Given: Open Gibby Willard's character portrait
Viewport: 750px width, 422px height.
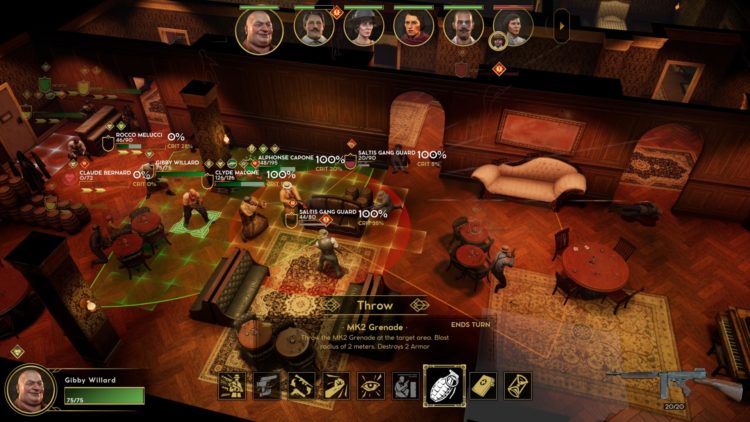Looking at the screenshot, I should pyautogui.click(x=30, y=388).
